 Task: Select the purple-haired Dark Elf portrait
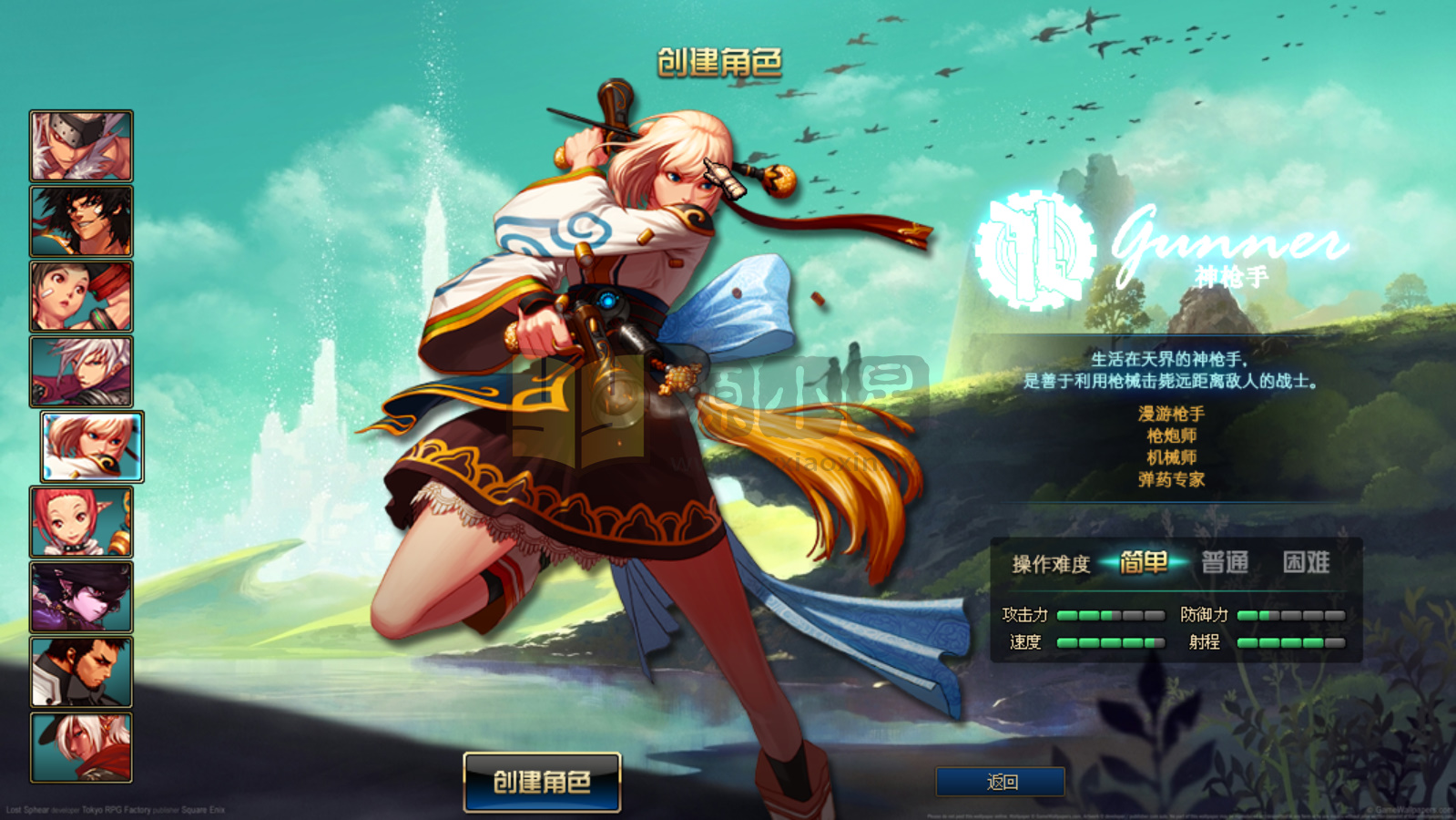pos(81,597)
